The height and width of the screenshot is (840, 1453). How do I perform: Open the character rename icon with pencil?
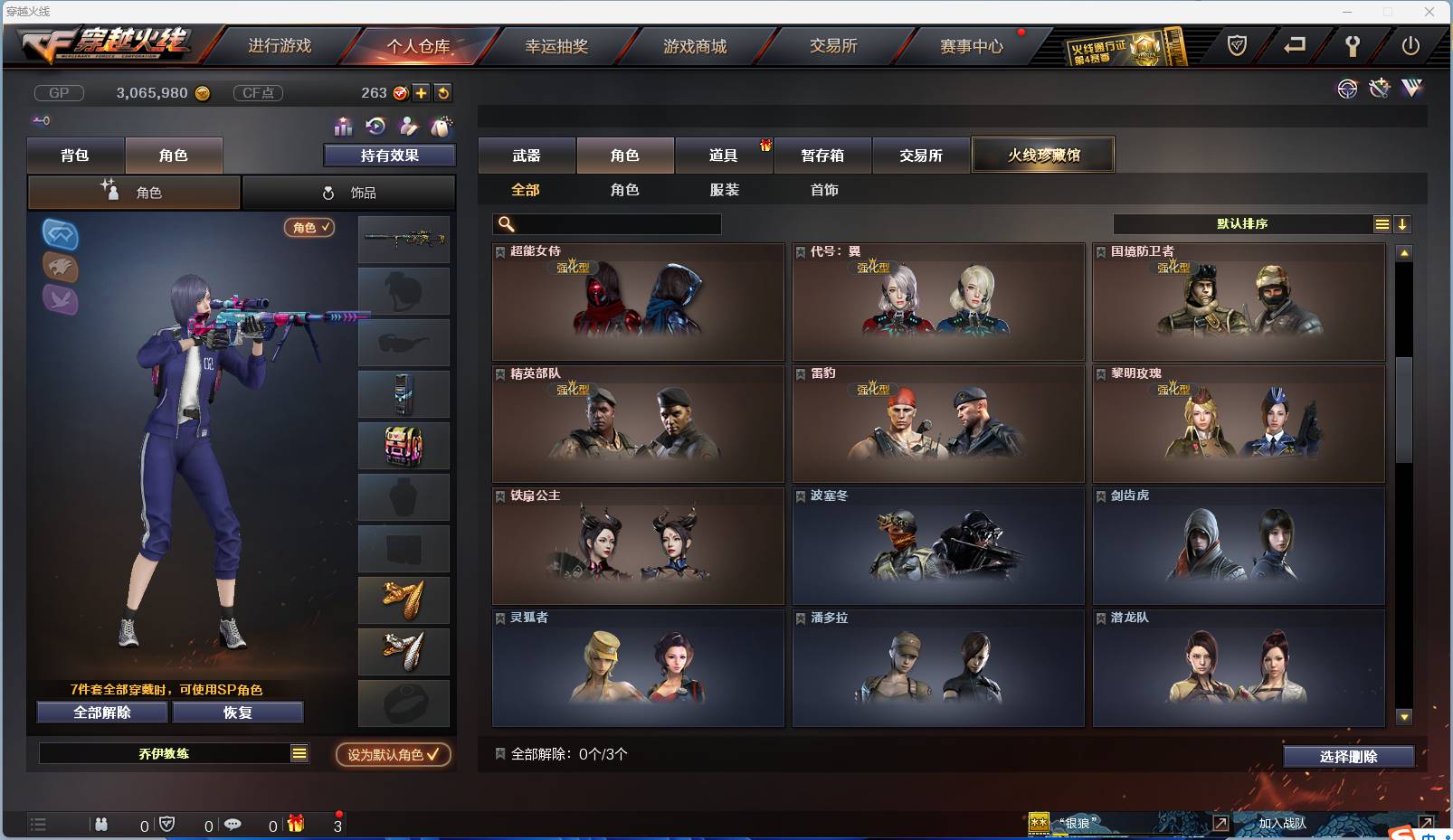(x=408, y=126)
